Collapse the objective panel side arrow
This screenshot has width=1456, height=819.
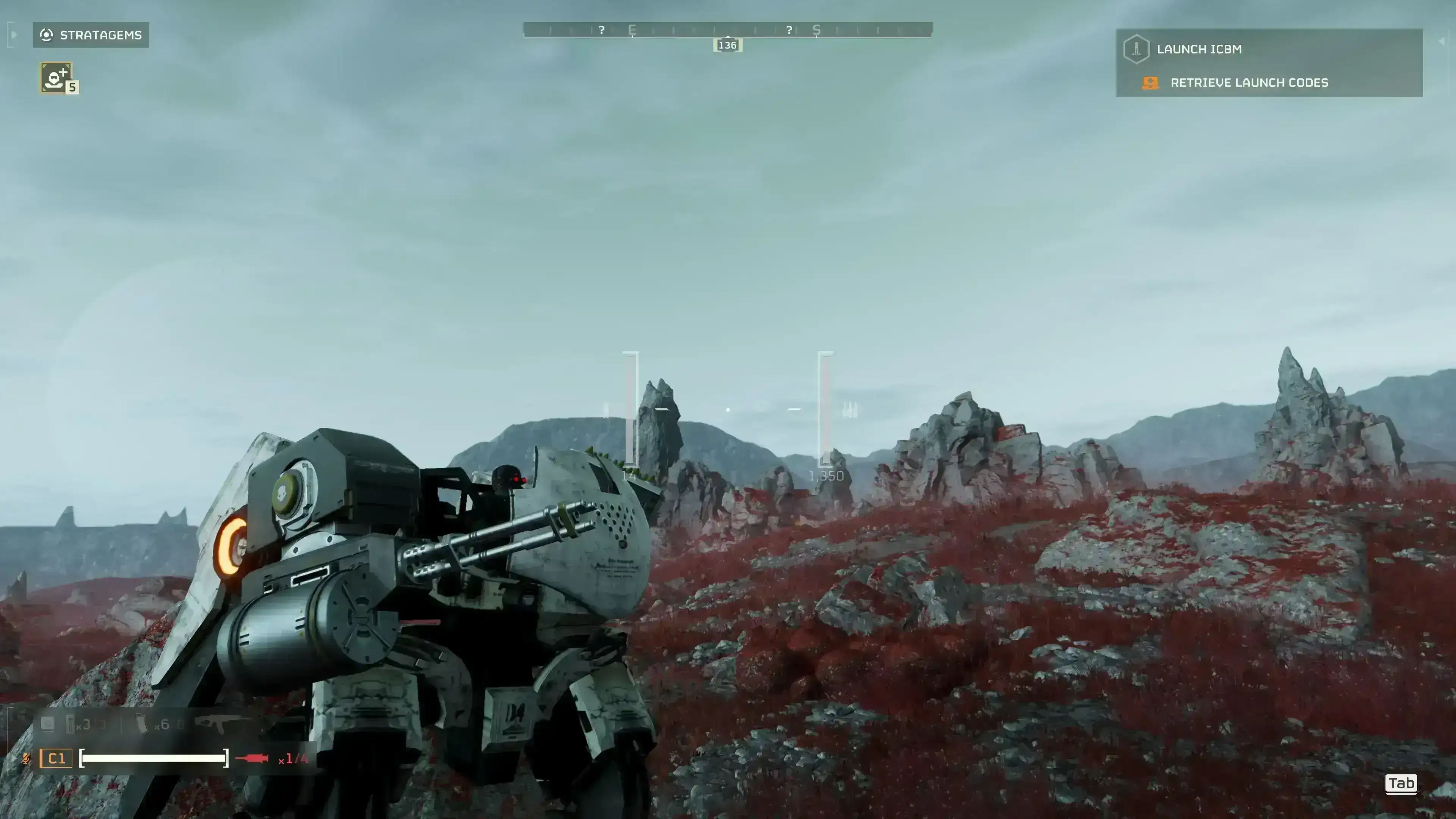click(x=1441, y=41)
